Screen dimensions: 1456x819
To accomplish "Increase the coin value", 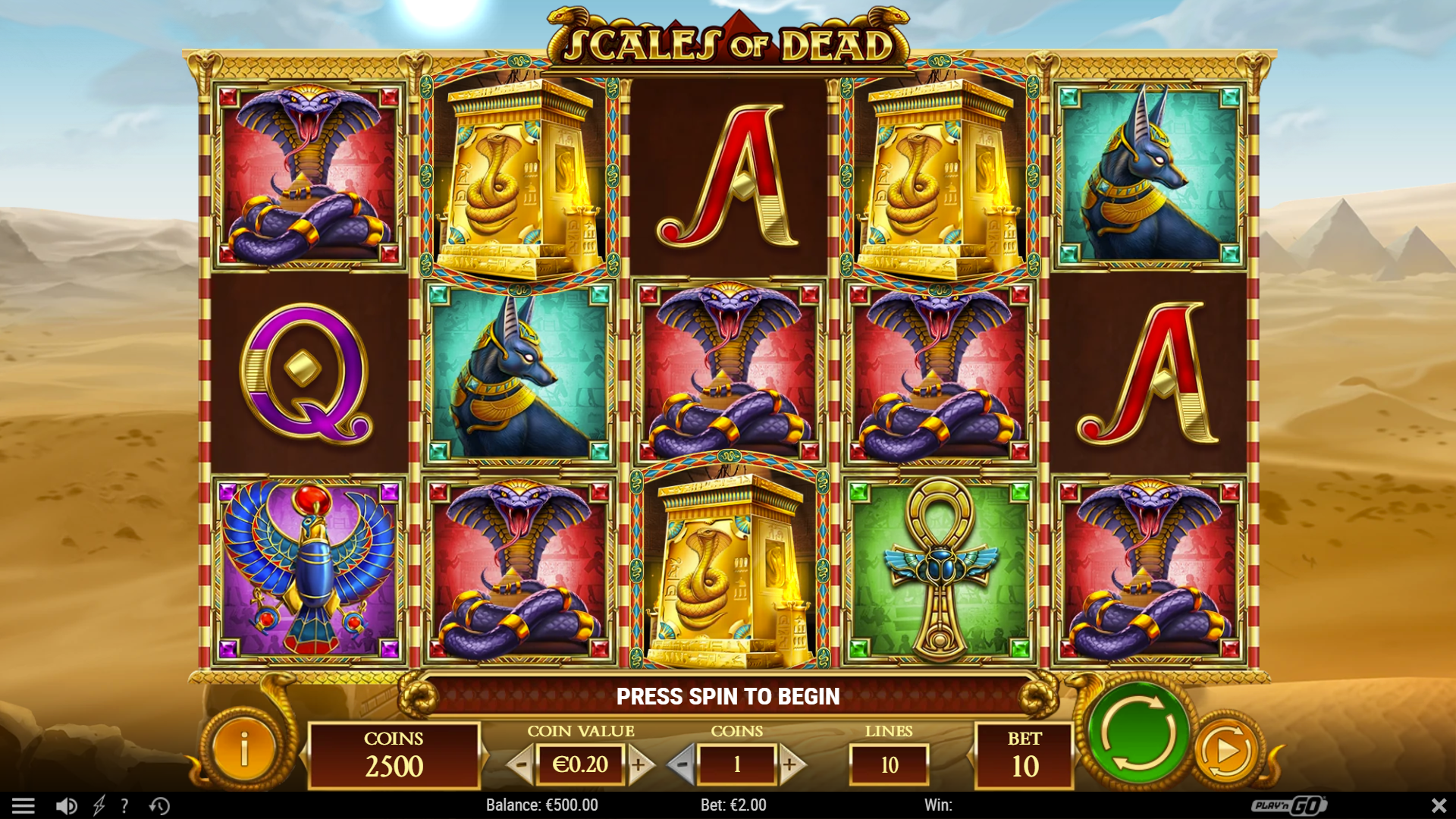I will tap(639, 764).
